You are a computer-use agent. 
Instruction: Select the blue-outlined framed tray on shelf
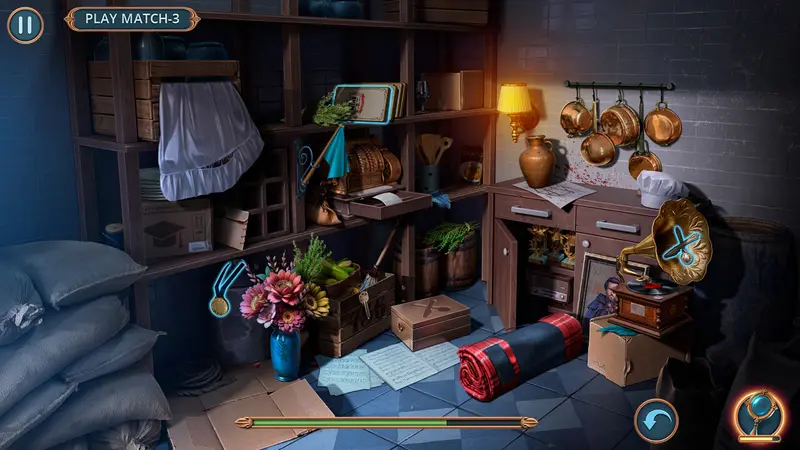click(x=362, y=102)
